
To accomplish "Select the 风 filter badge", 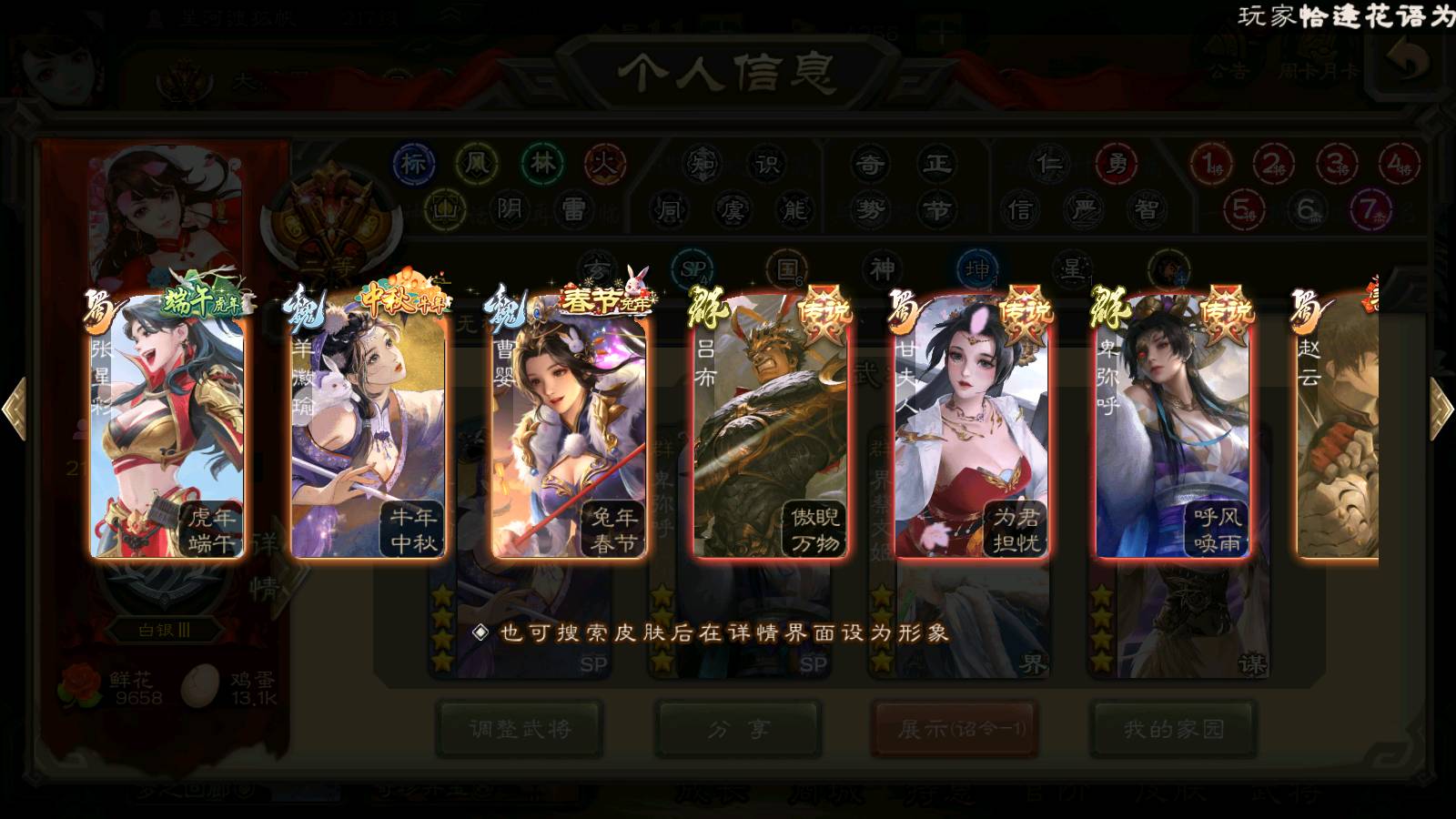I will 477,164.
